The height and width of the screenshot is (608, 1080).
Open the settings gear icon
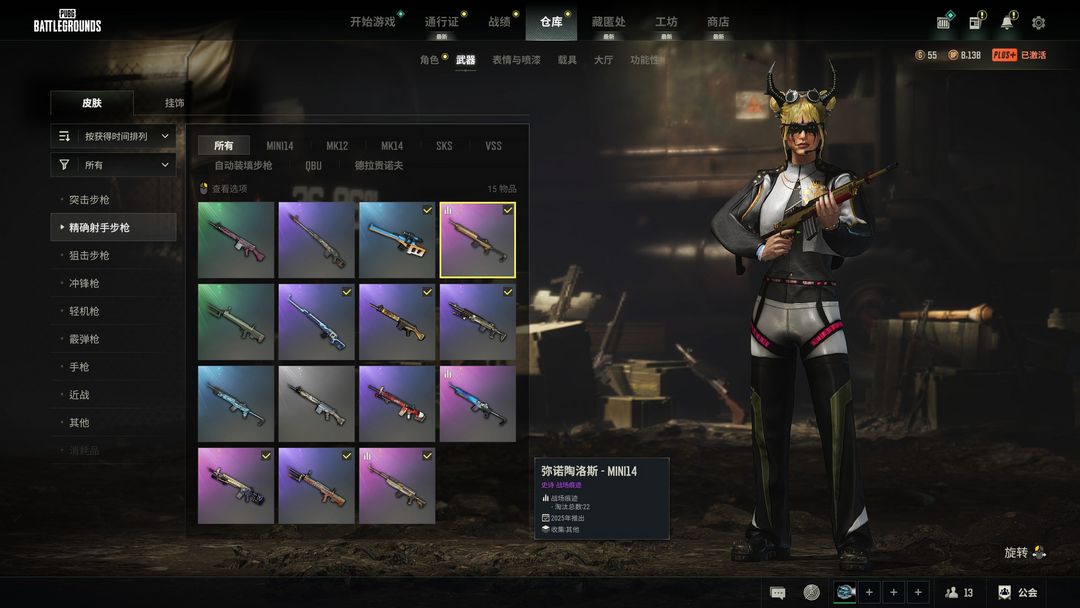click(1038, 23)
